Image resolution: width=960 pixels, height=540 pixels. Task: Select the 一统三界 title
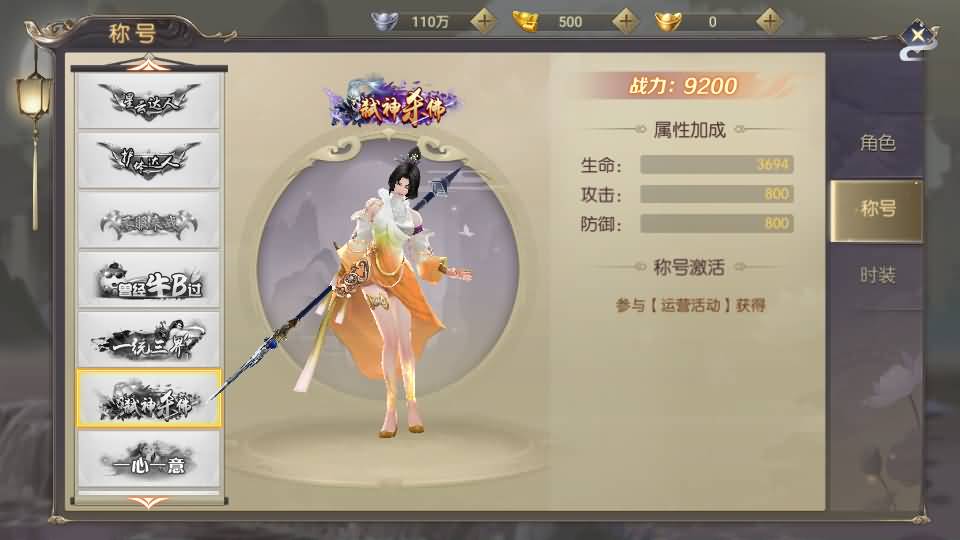coord(149,340)
